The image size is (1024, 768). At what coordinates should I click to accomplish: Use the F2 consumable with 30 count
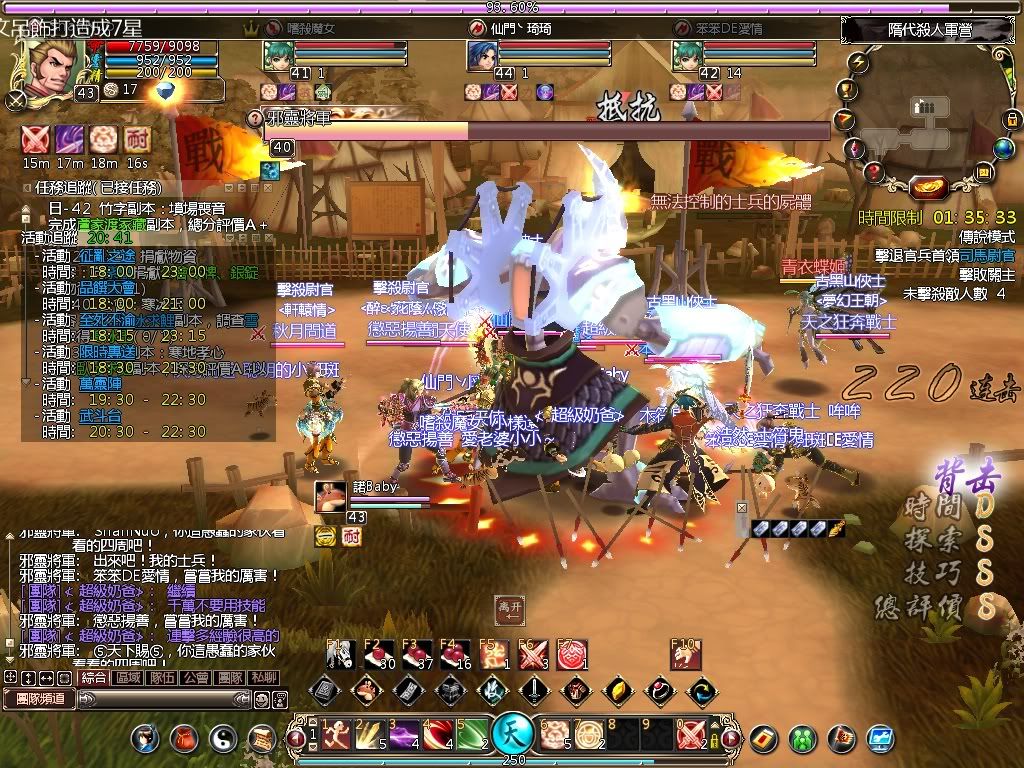click(376, 655)
